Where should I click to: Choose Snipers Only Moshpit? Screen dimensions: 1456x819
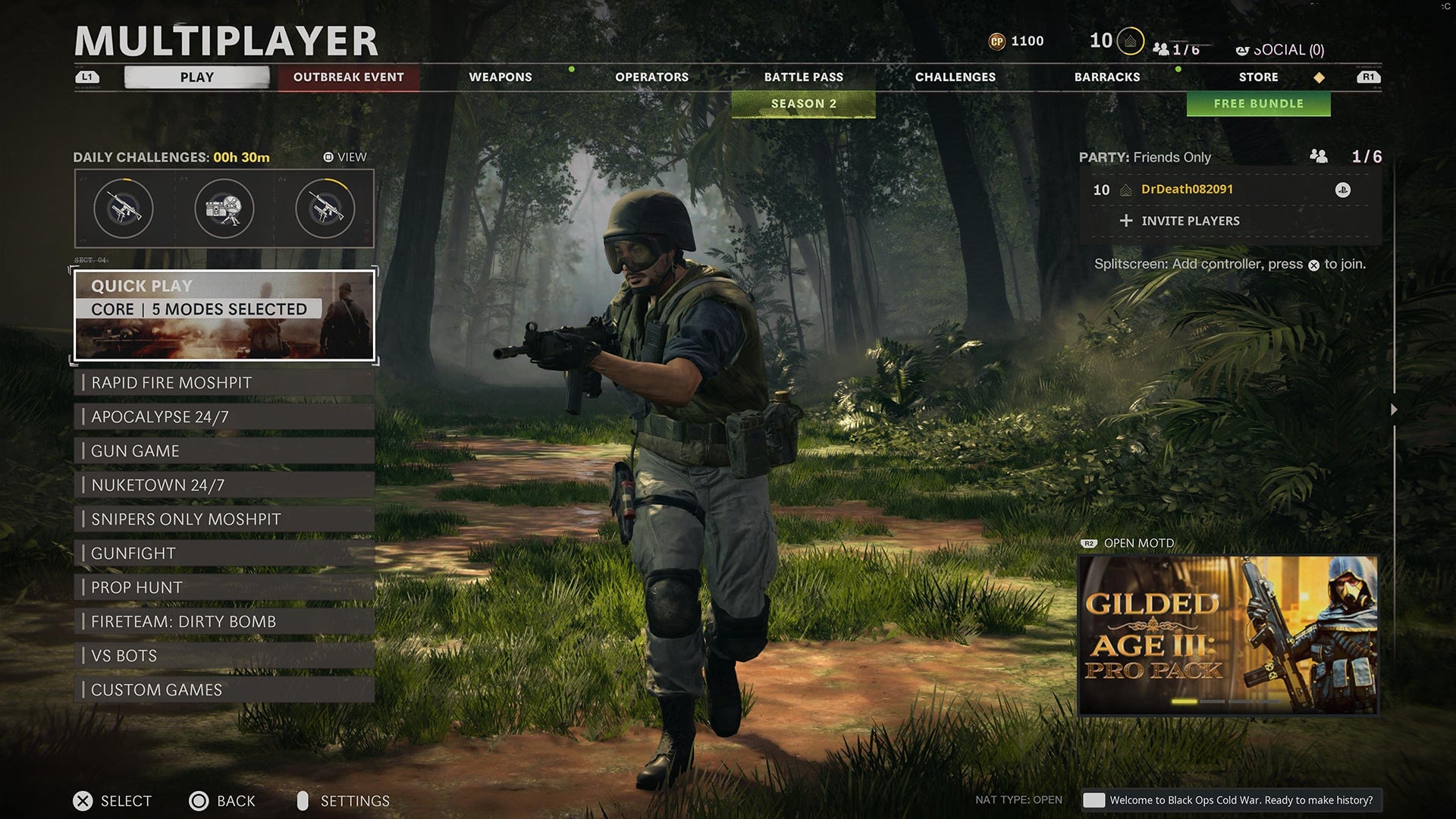[224, 519]
